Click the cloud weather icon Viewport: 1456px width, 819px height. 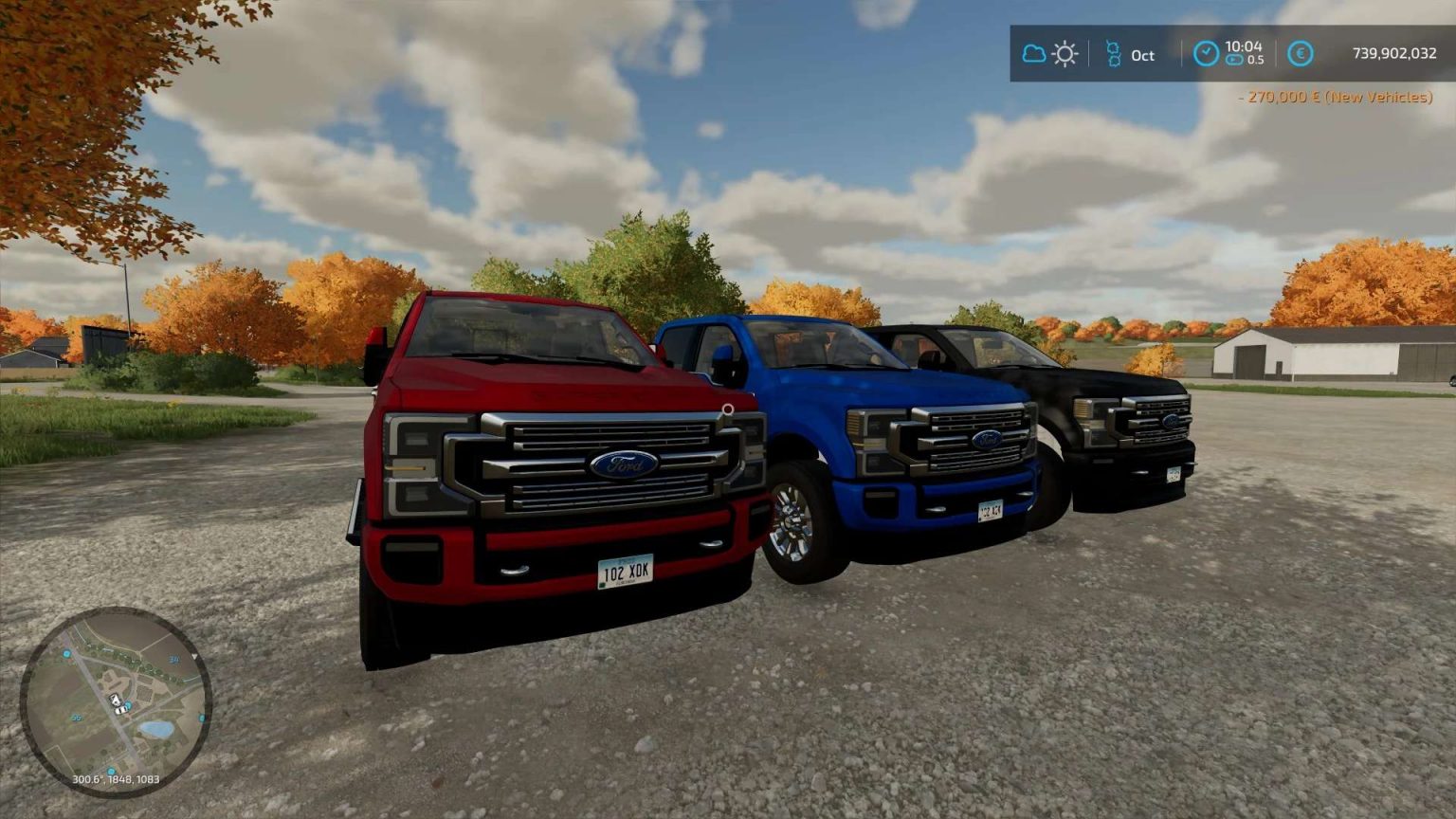tap(1033, 56)
